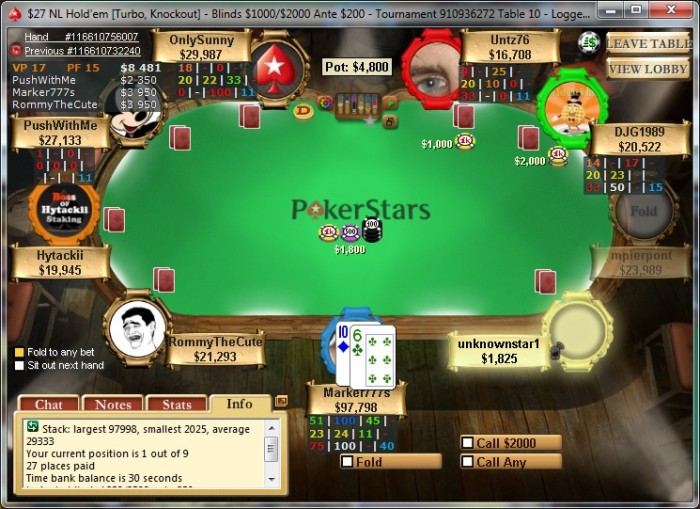Tick the Fold pre-action checkbox
The width and height of the screenshot is (700, 509).
pyautogui.click(x=347, y=462)
